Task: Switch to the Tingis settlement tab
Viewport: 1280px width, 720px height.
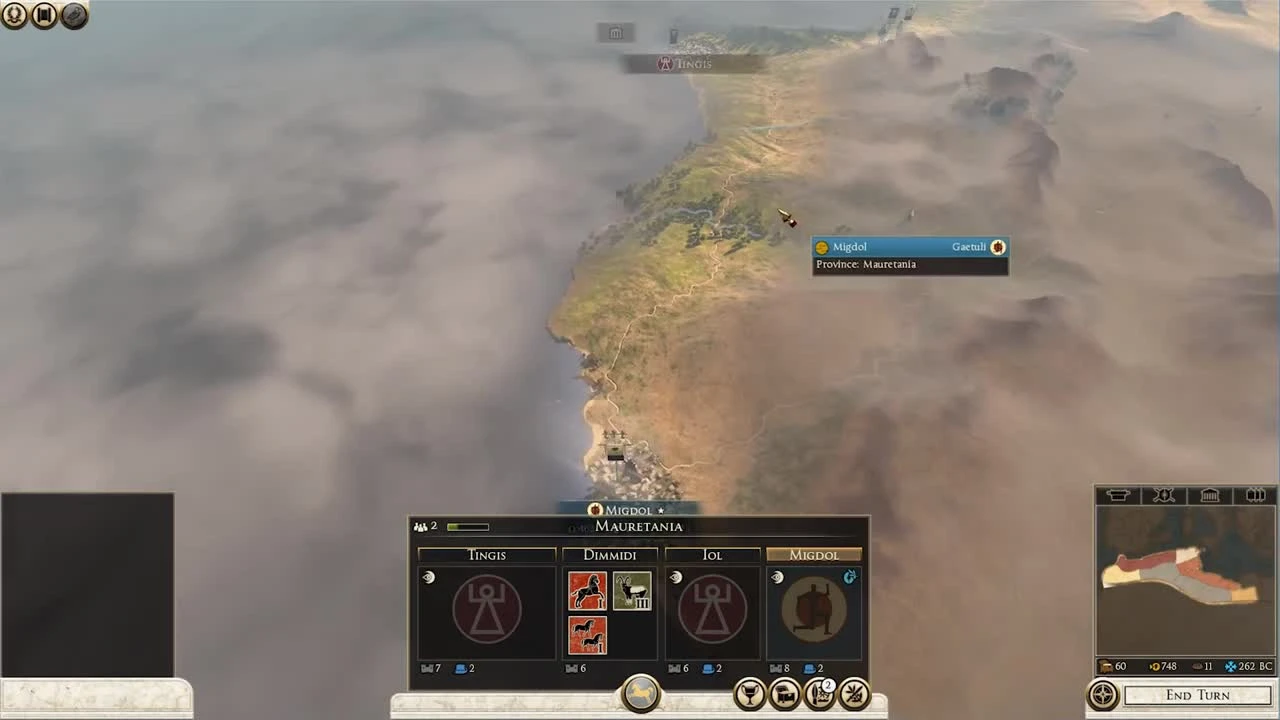Action: [x=486, y=555]
